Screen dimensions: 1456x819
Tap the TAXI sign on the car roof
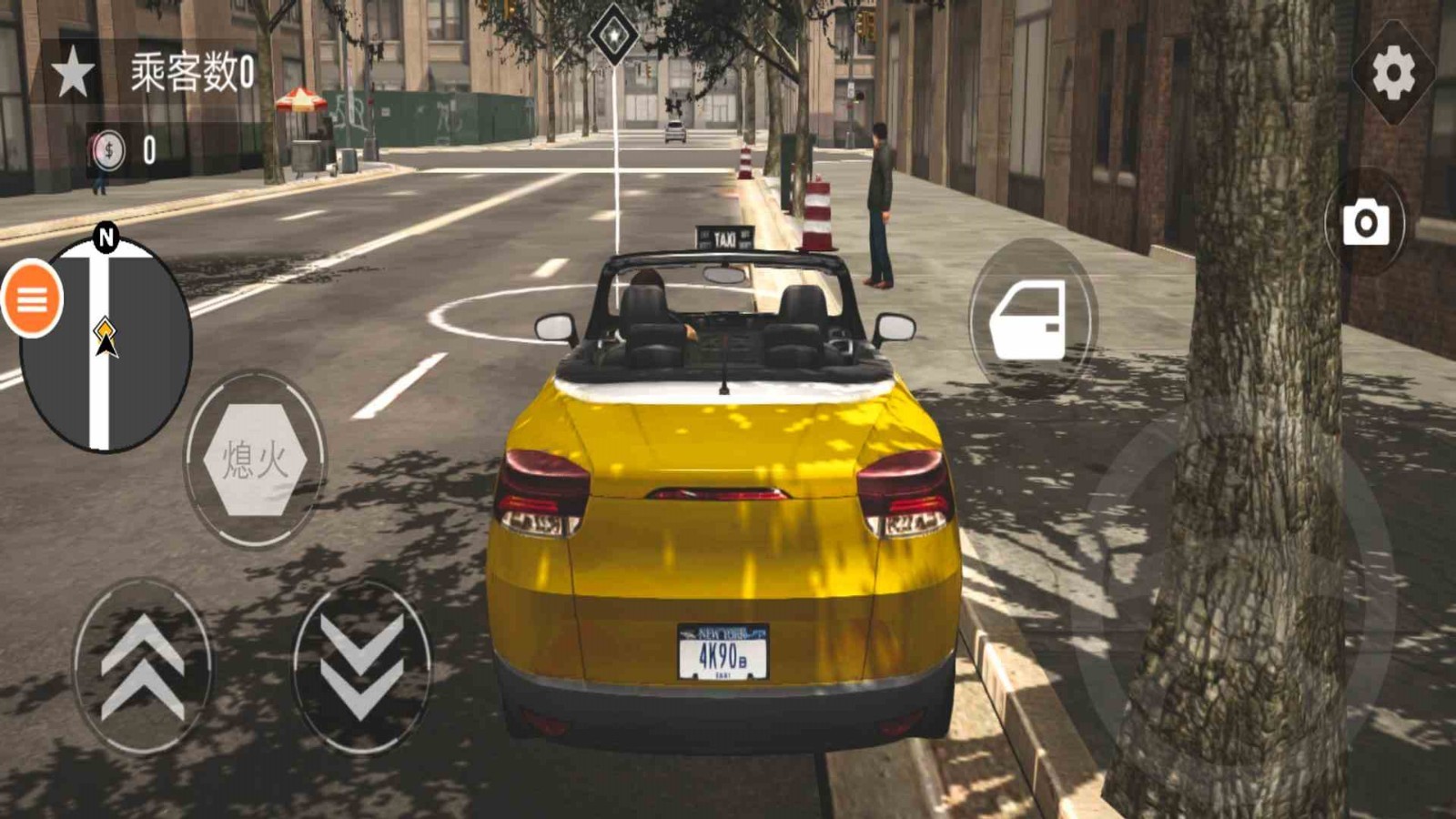tap(725, 236)
